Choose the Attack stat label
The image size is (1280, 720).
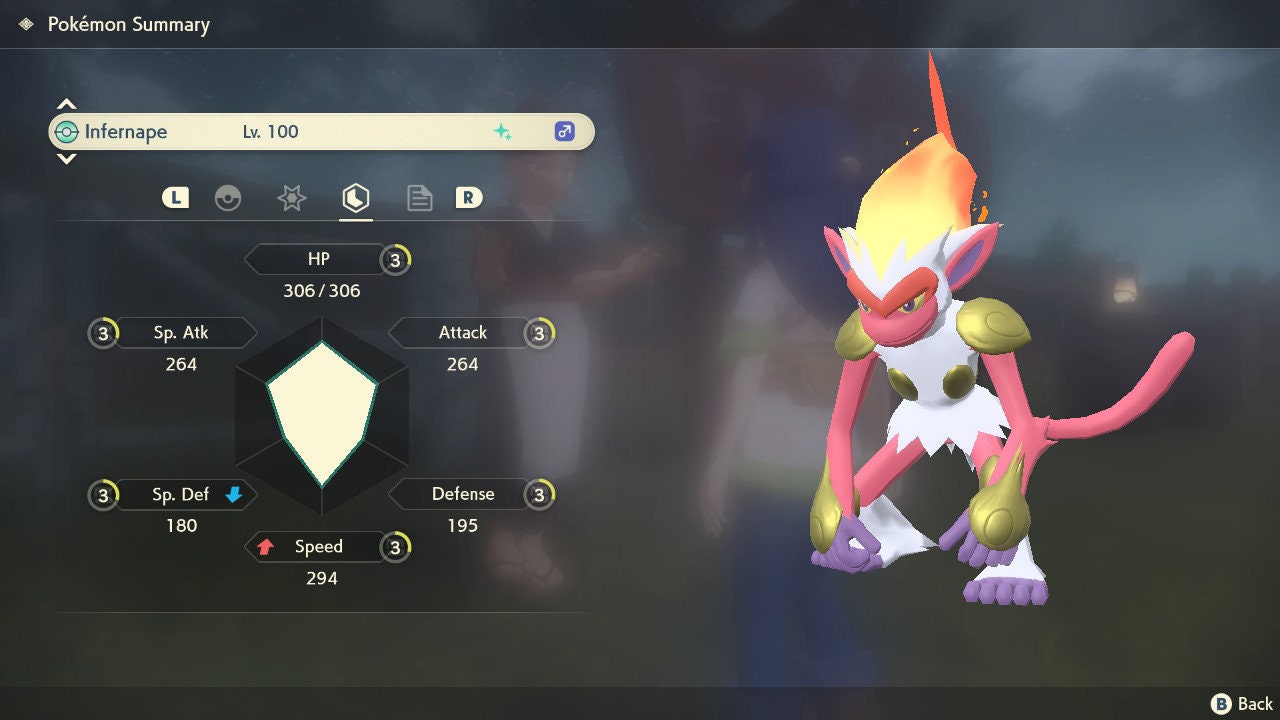[x=462, y=332]
